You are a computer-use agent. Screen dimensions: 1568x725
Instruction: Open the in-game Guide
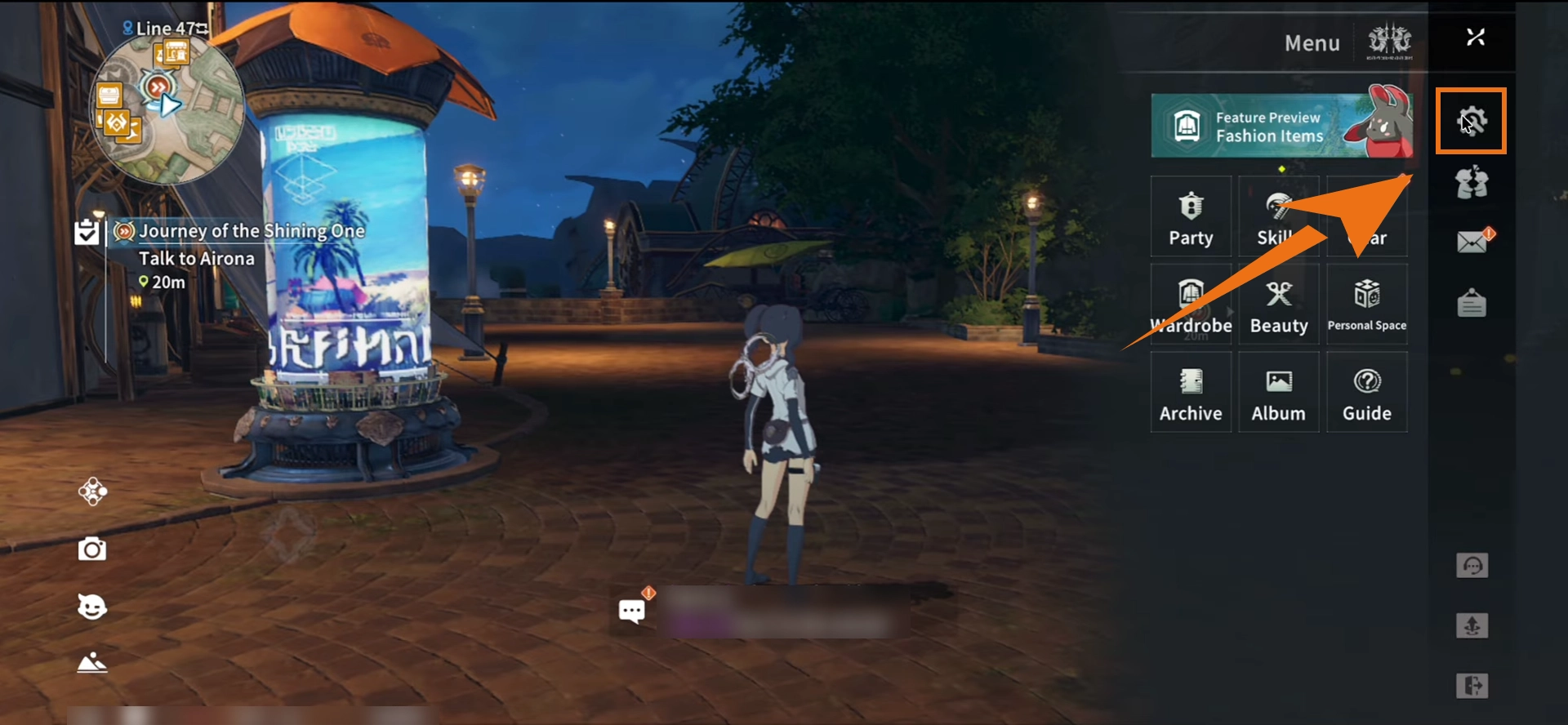click(x=1367, y=392)
